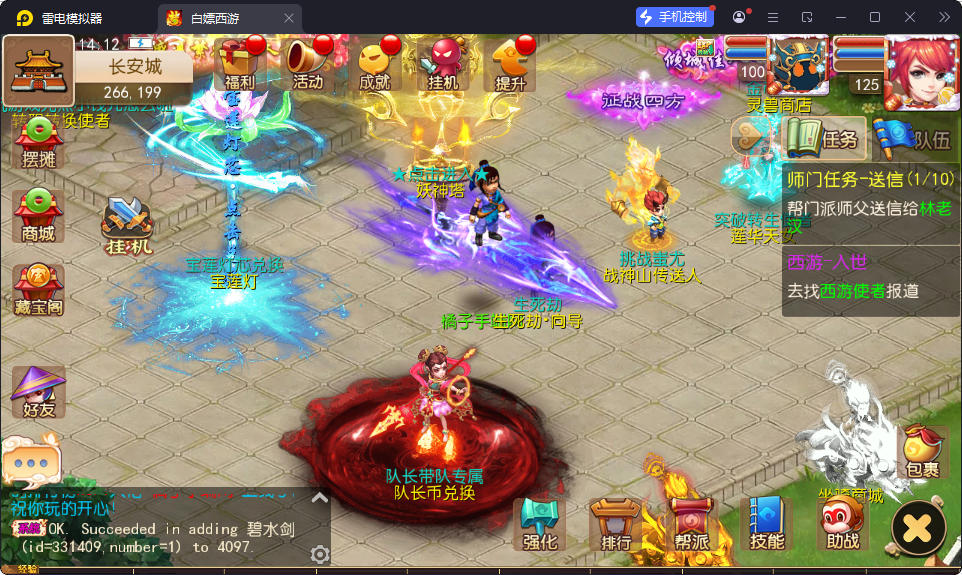Viewport: 962px width, 575px height.
Task: Open the 提升 upgrade arrow icon
Action: (x=511, y=65)
